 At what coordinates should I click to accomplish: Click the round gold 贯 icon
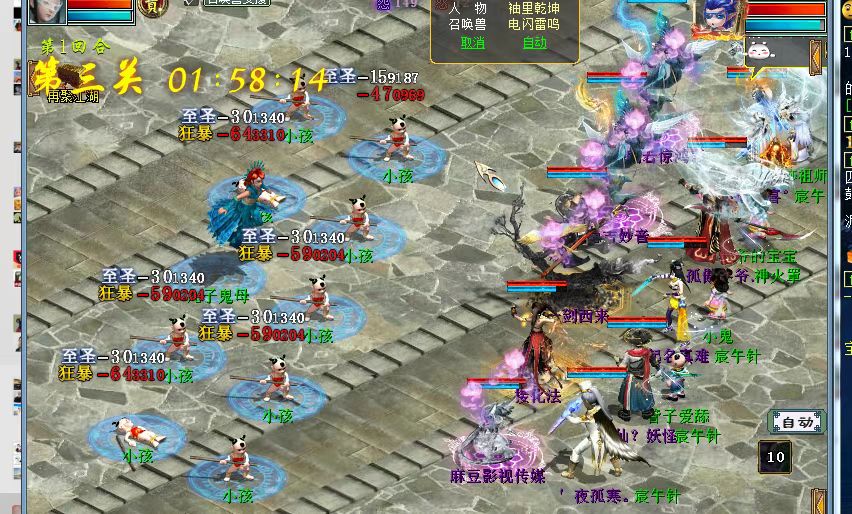152,7
